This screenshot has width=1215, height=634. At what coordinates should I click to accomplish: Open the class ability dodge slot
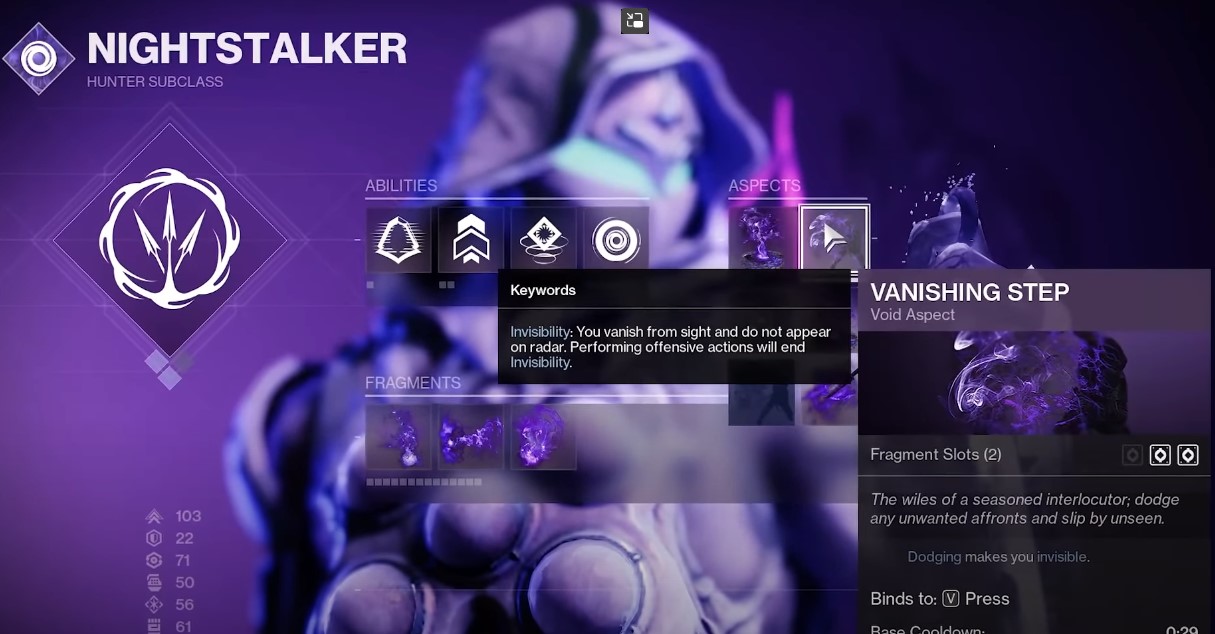tap(398, 240)
